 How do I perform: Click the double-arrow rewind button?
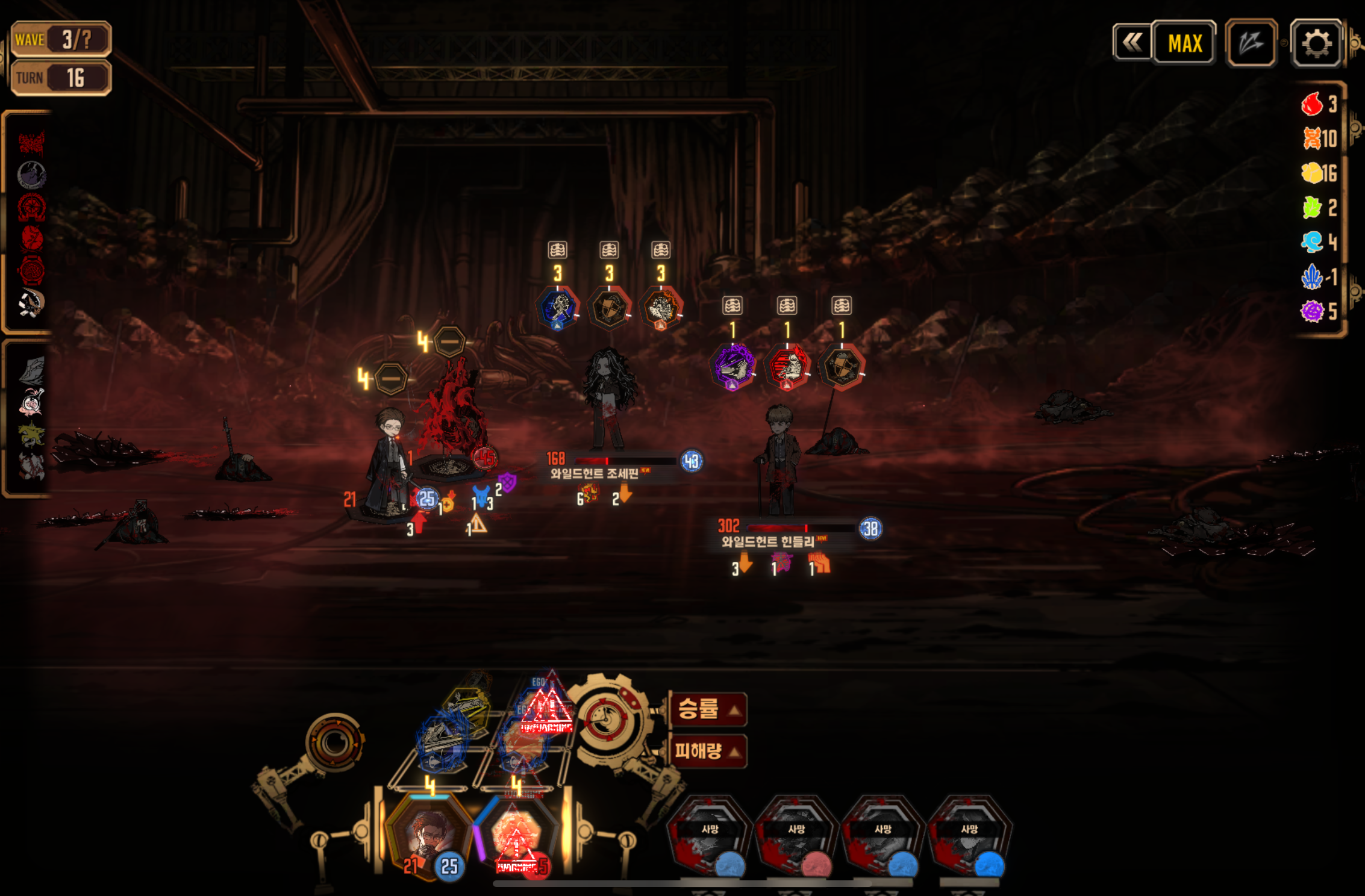[1132, 43]
